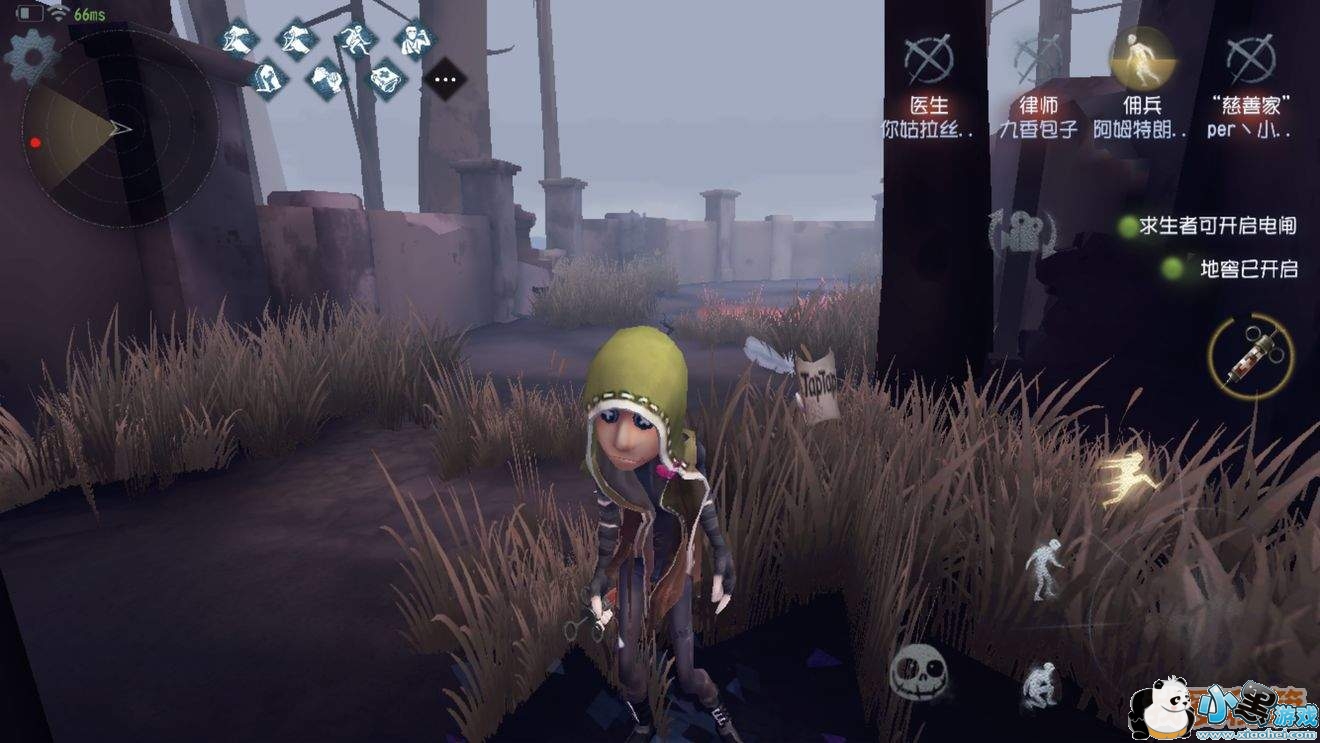Tap the 求生者可开启电闸 notification
1320x743 pixels.
click(x=1220, y=227)
